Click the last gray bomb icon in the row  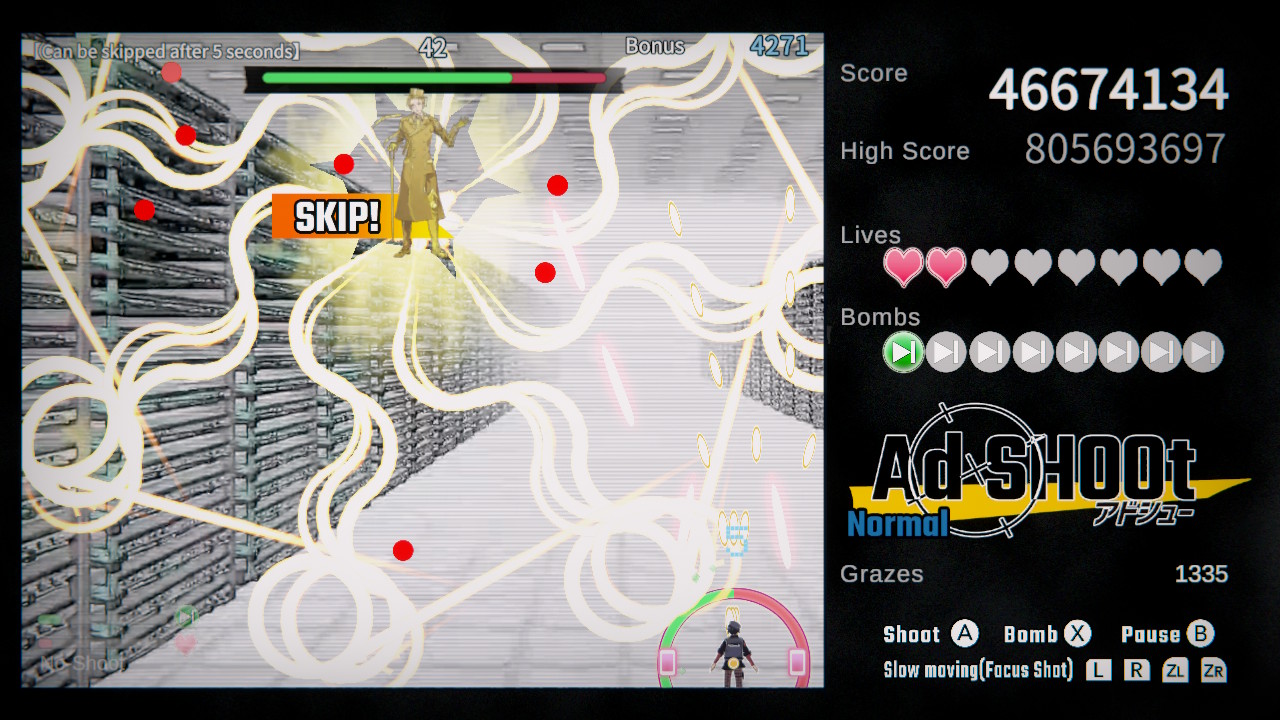pos(1204,352)
